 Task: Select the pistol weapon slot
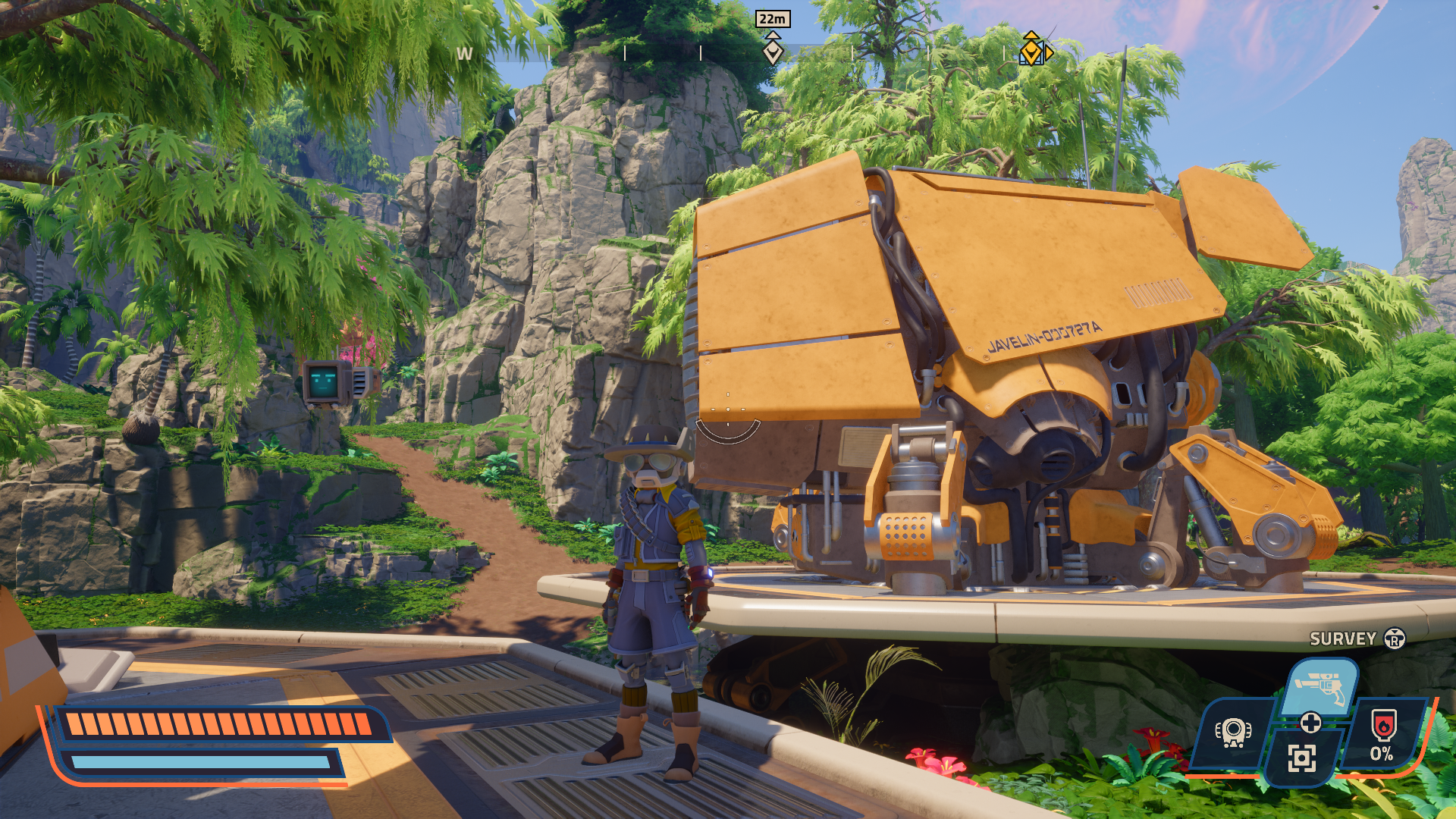coord(1320,686)
